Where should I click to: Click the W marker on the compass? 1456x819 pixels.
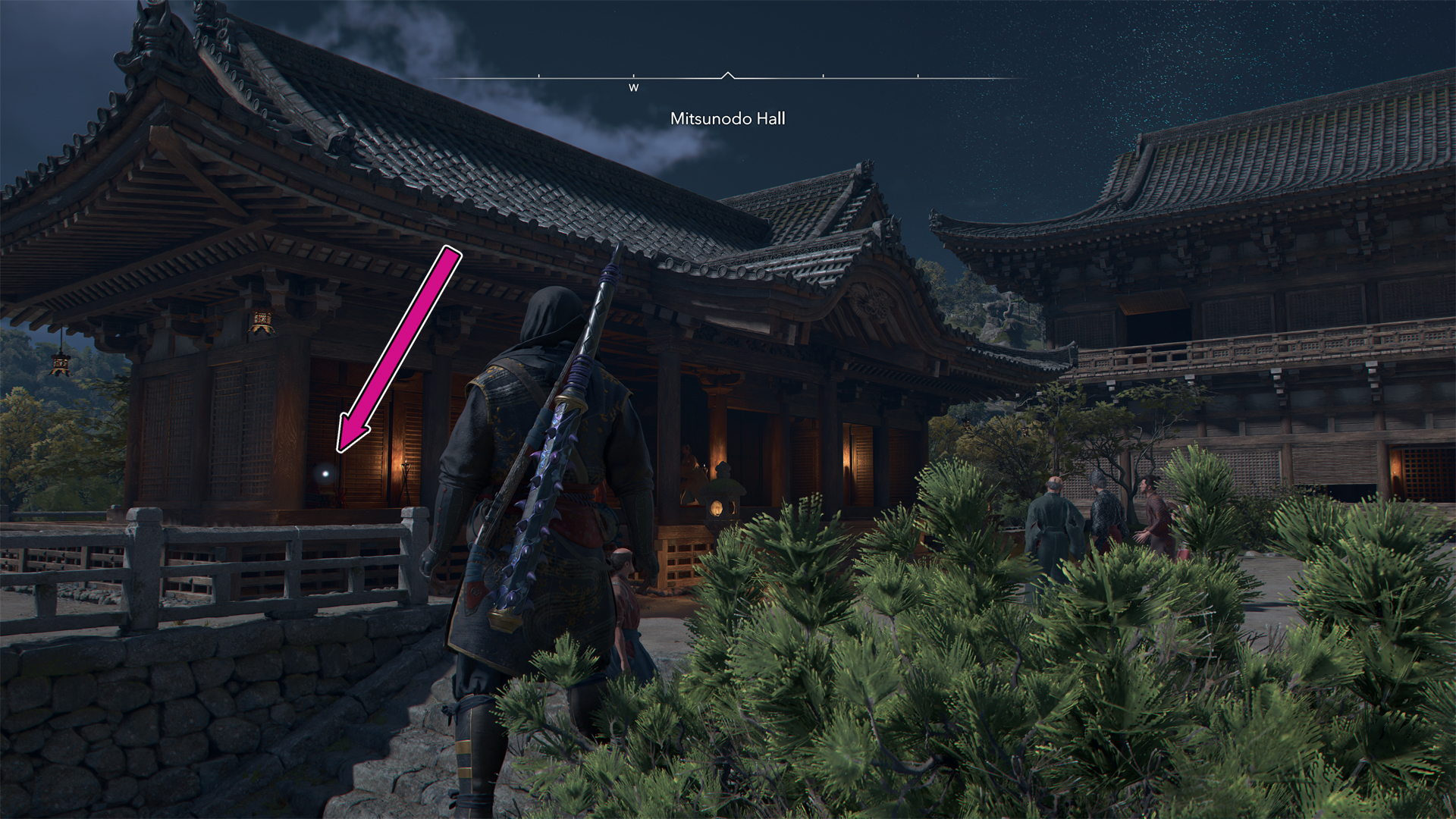[x=633, y=87]
